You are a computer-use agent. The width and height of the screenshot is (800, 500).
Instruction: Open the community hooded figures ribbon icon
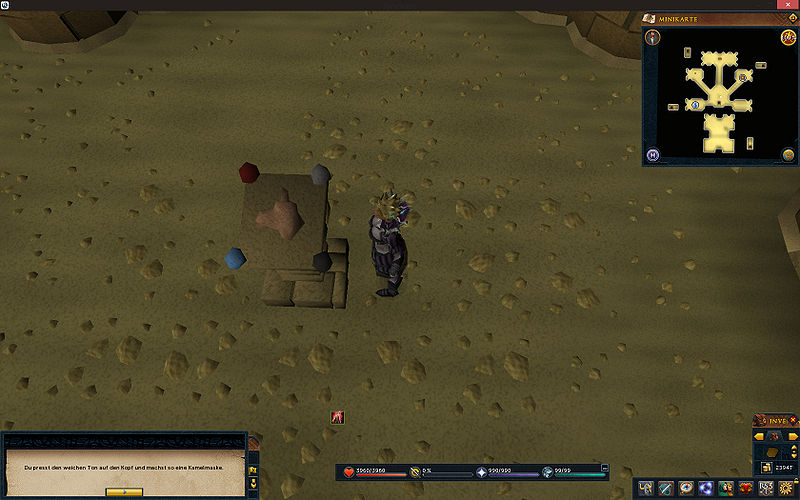(x=727, y=488)
